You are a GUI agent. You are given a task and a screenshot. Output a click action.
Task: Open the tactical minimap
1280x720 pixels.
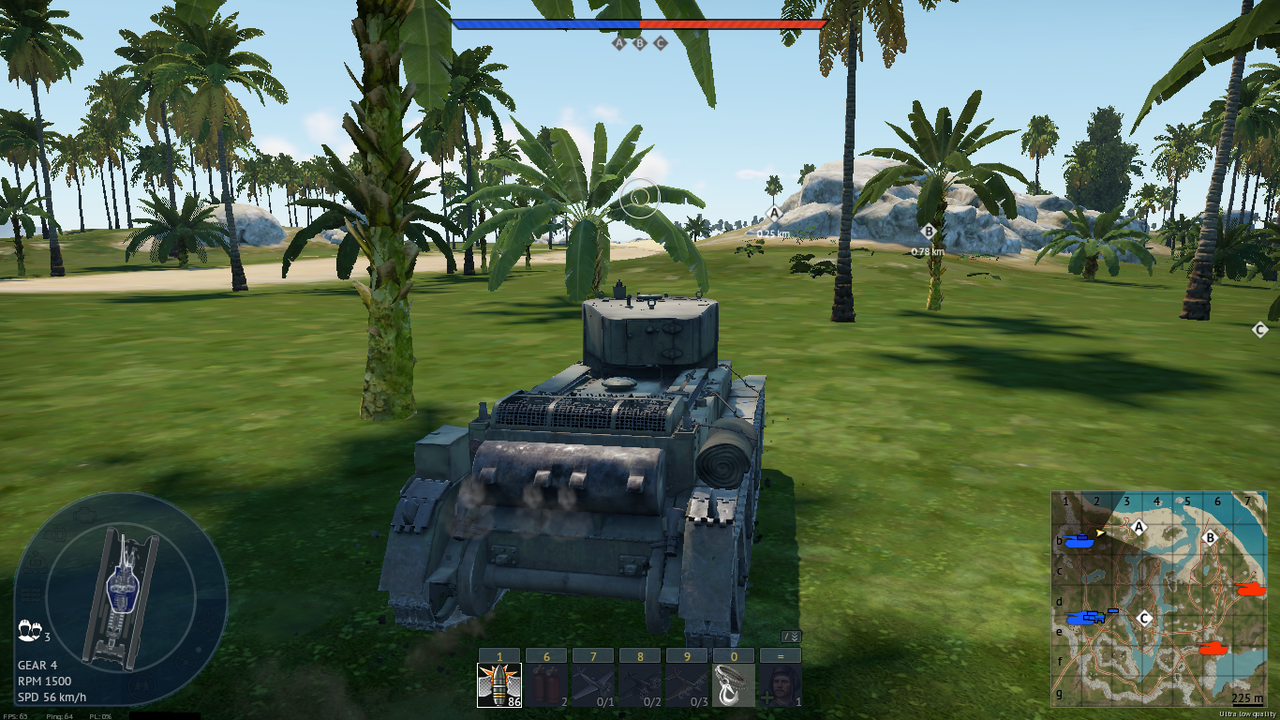pos(1158,599)
